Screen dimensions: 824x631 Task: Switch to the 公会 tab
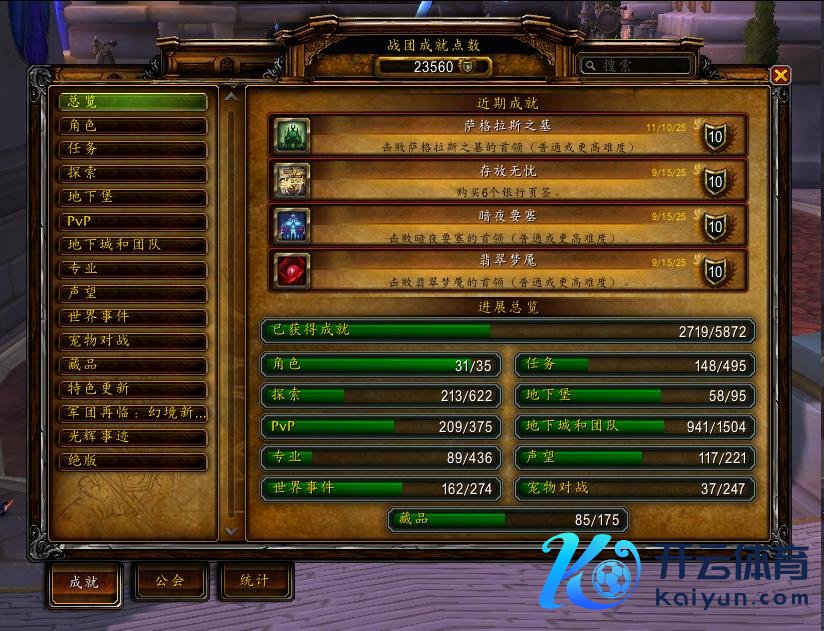(170, 581)
